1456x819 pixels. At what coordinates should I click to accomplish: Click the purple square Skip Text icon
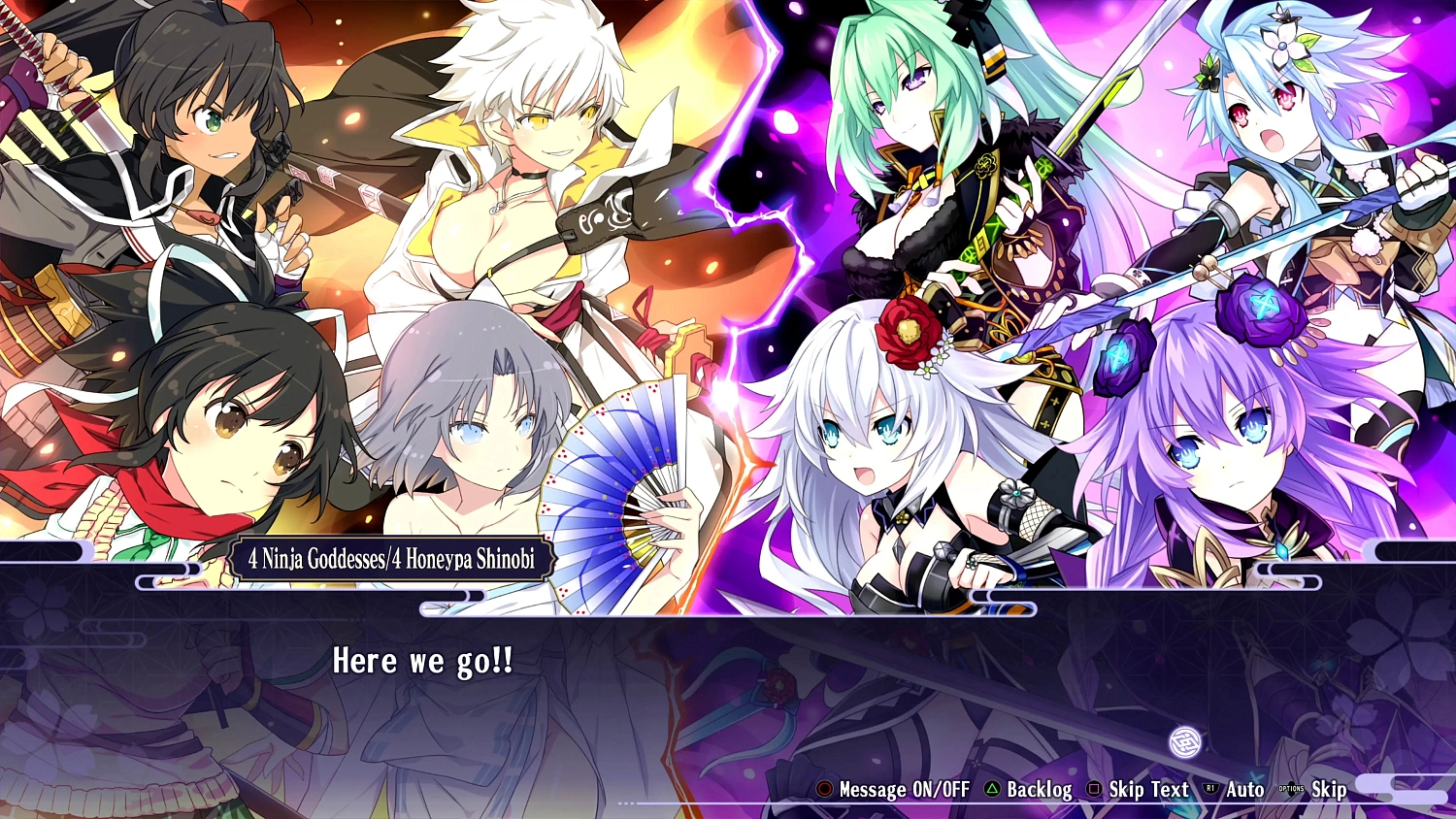tap(1093, 789)
